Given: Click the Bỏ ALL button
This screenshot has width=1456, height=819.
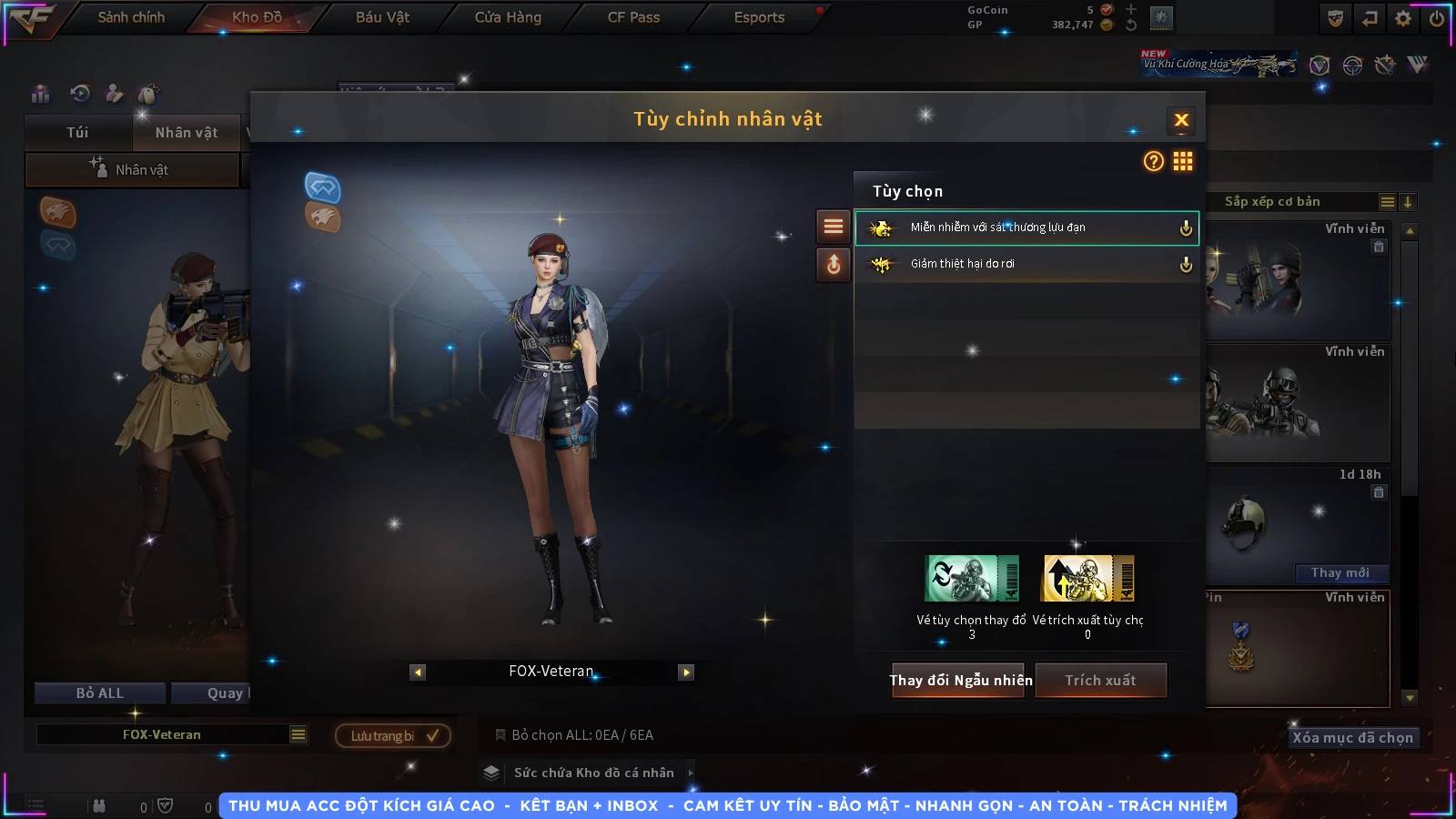Looking at the screenshot, I should (100, 693).
